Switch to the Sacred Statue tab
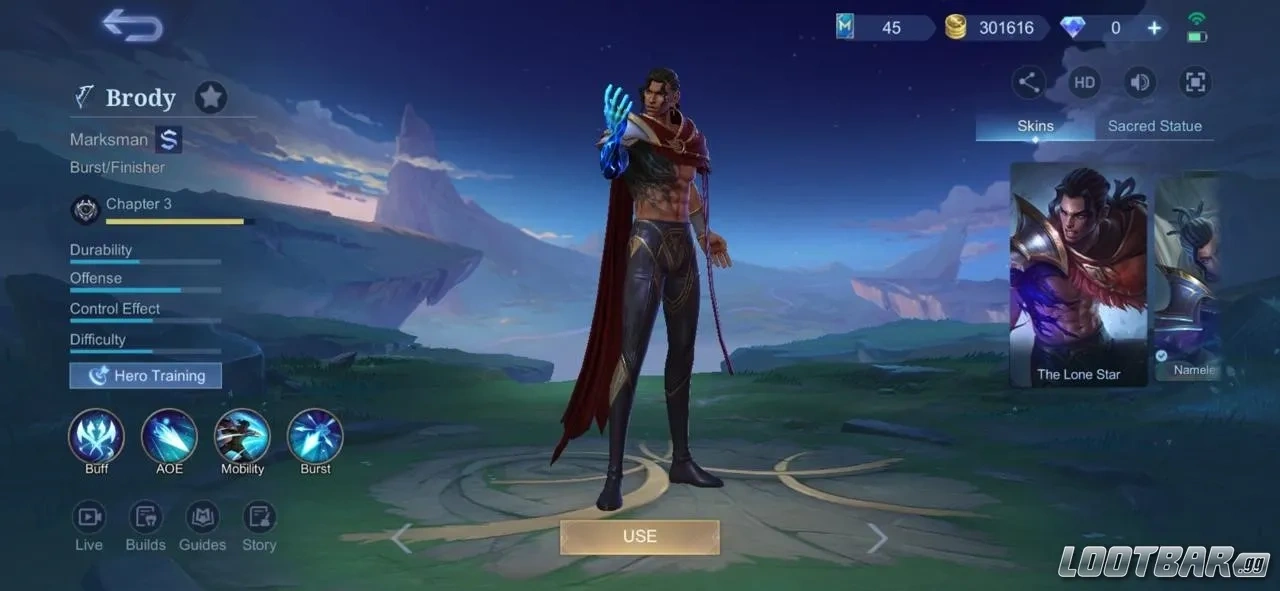1280x591 pixels. click(x=1154, y=126)
